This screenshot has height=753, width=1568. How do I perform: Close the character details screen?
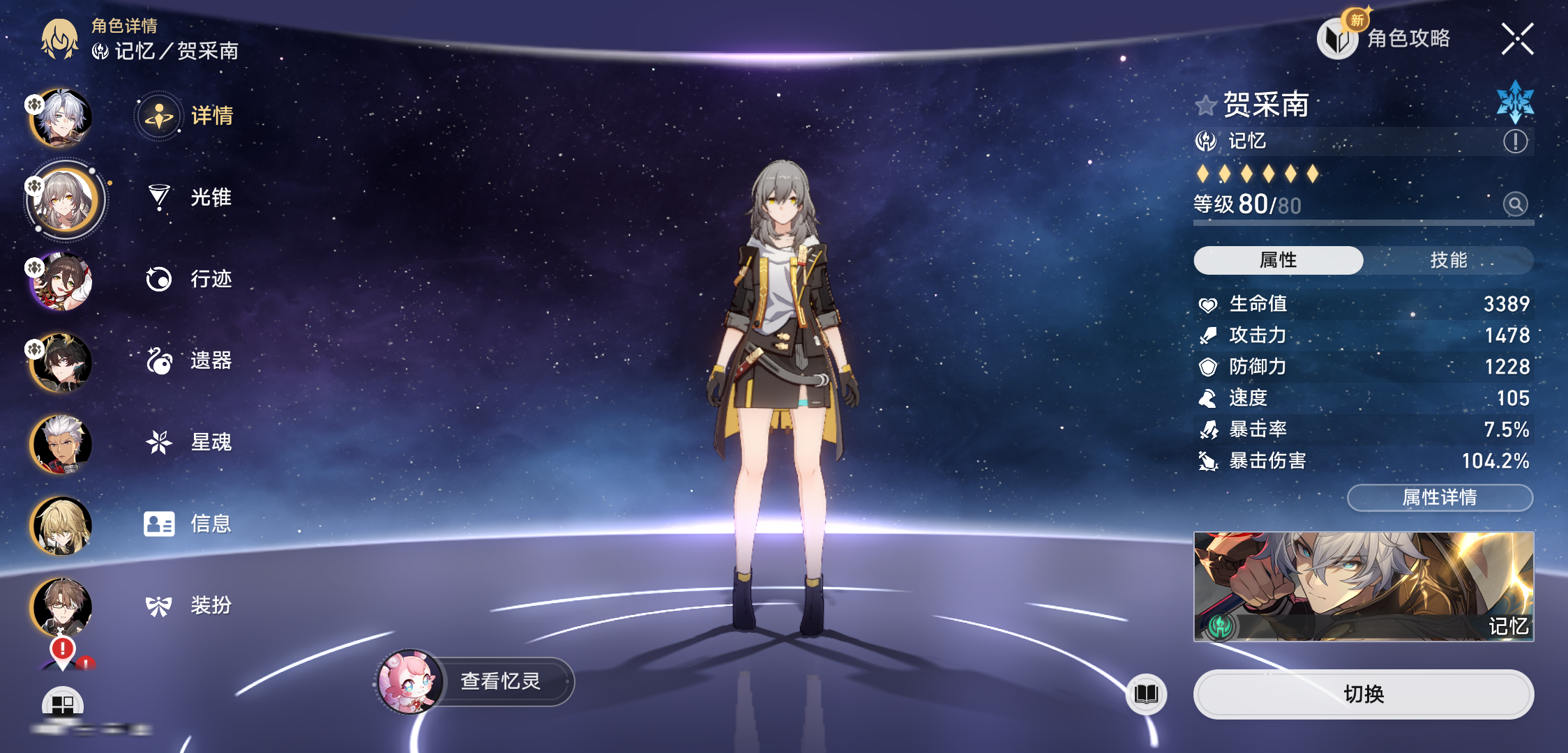pyautogui.click(x=1517, y=39)
